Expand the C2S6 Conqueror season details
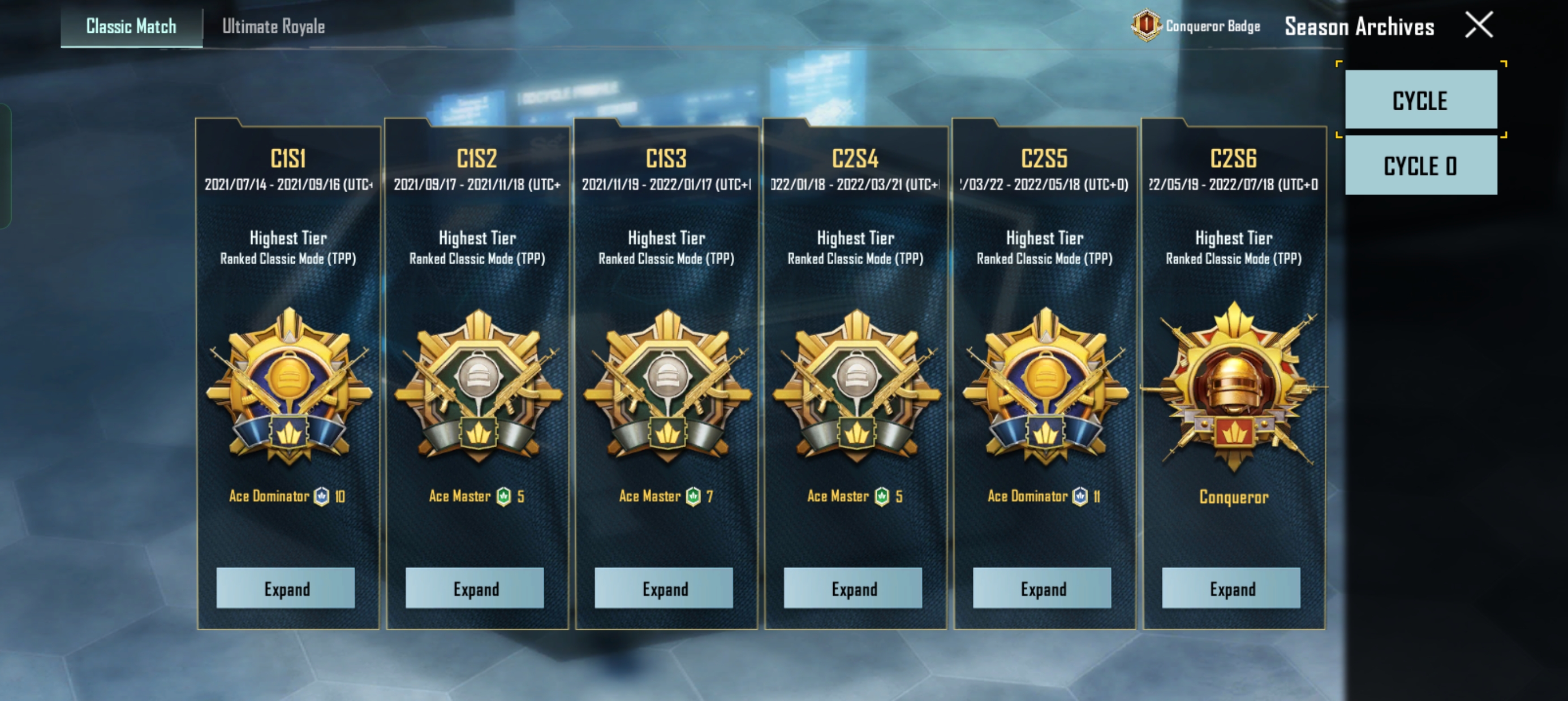1568x701 pixels. coord(1231,589)
